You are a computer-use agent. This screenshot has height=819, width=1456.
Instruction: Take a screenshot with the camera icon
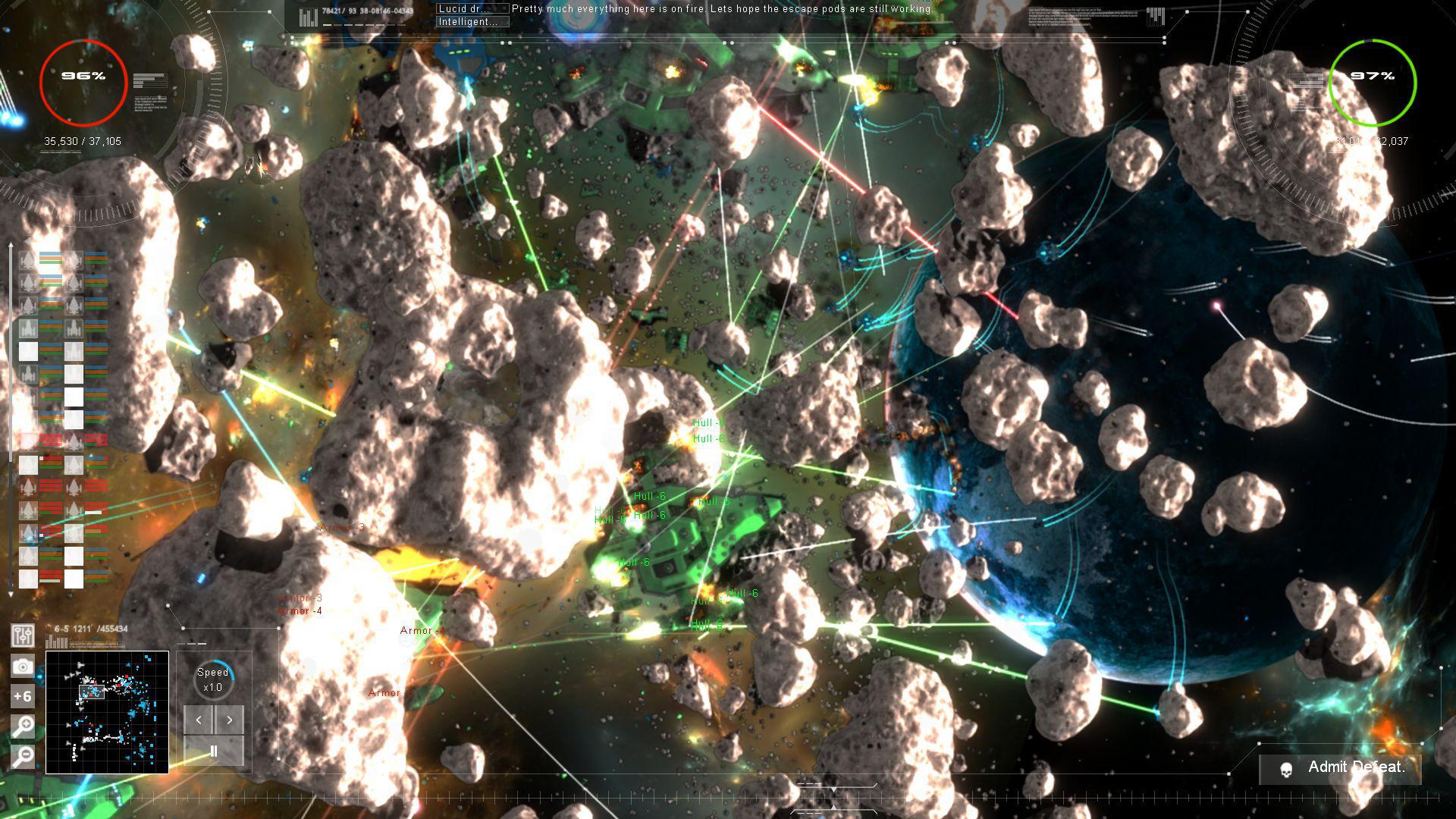tap(23, 666)
